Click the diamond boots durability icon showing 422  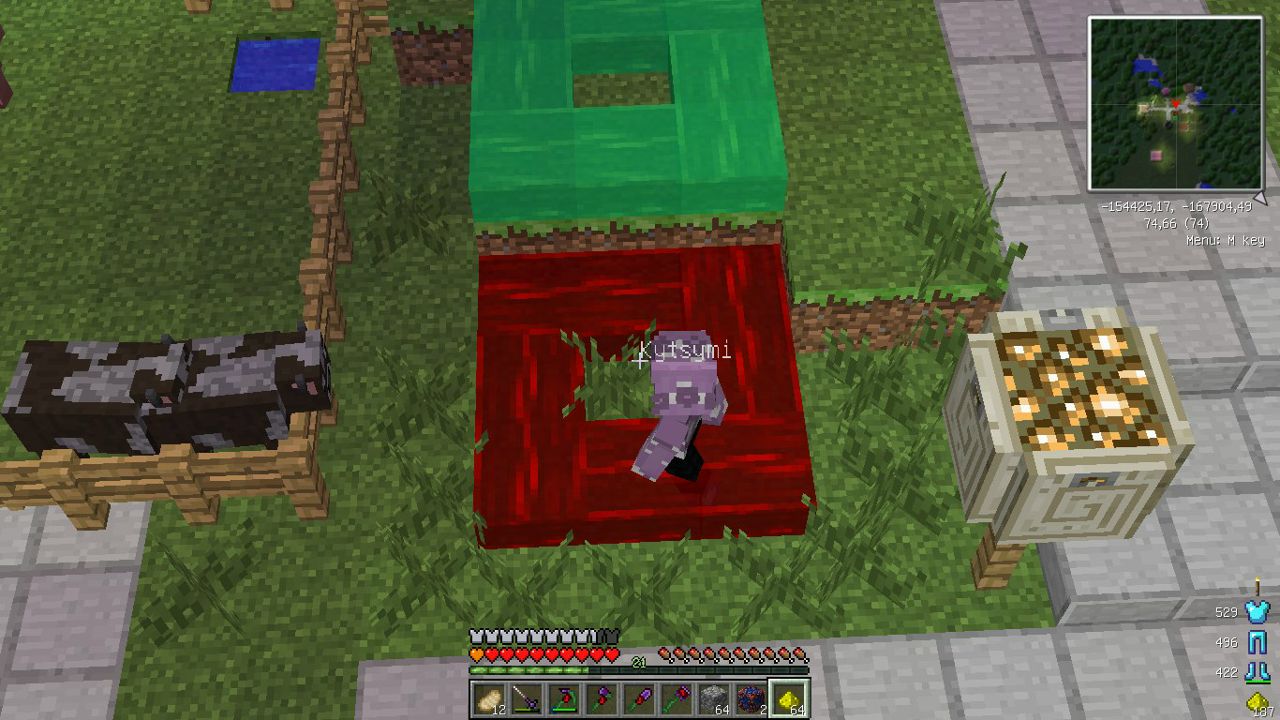point(1258,672)
